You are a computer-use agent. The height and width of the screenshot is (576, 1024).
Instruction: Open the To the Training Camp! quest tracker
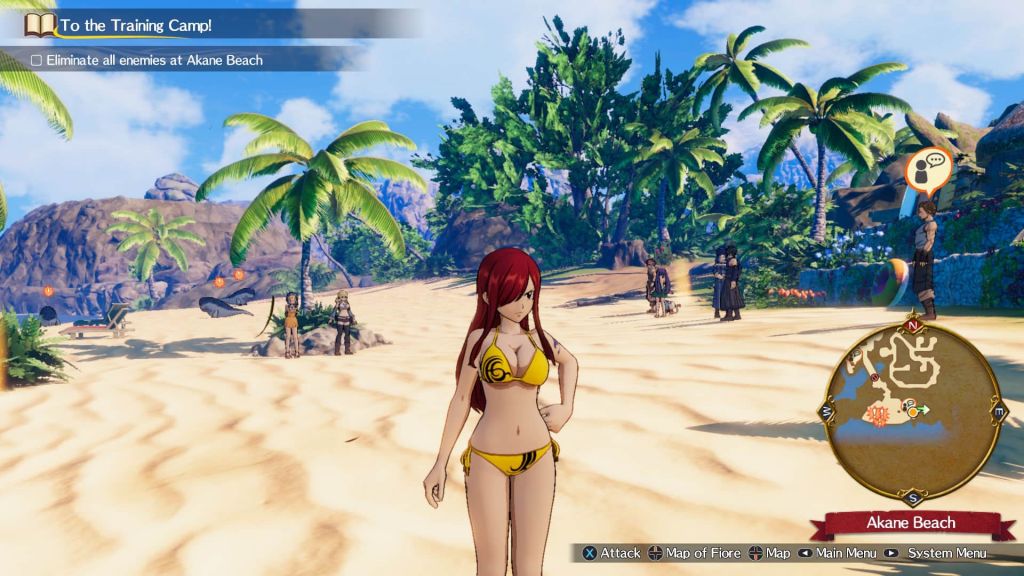coord(135,24)
